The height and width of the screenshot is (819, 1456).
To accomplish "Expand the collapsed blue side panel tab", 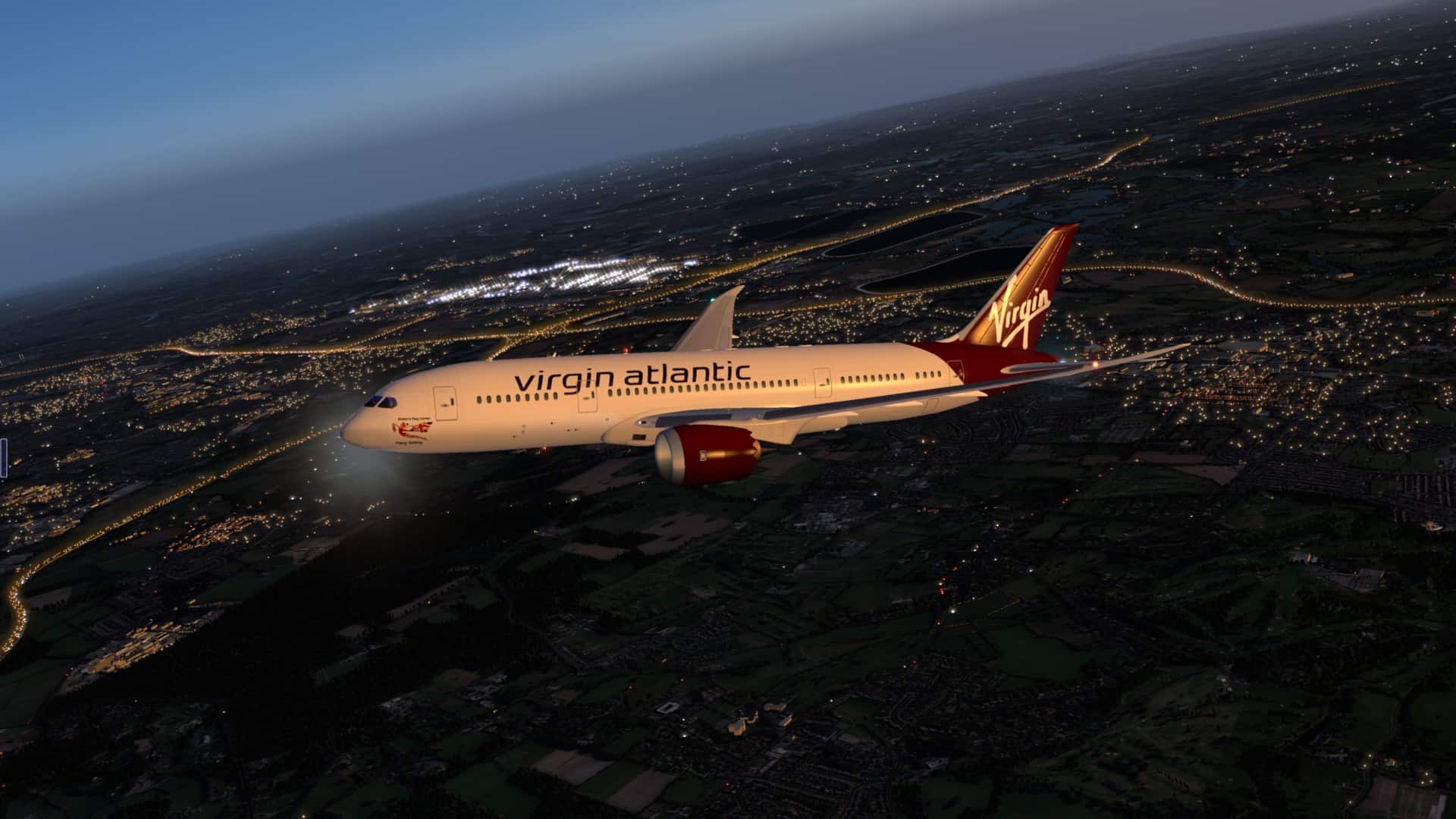I will (x=2, y=458).
